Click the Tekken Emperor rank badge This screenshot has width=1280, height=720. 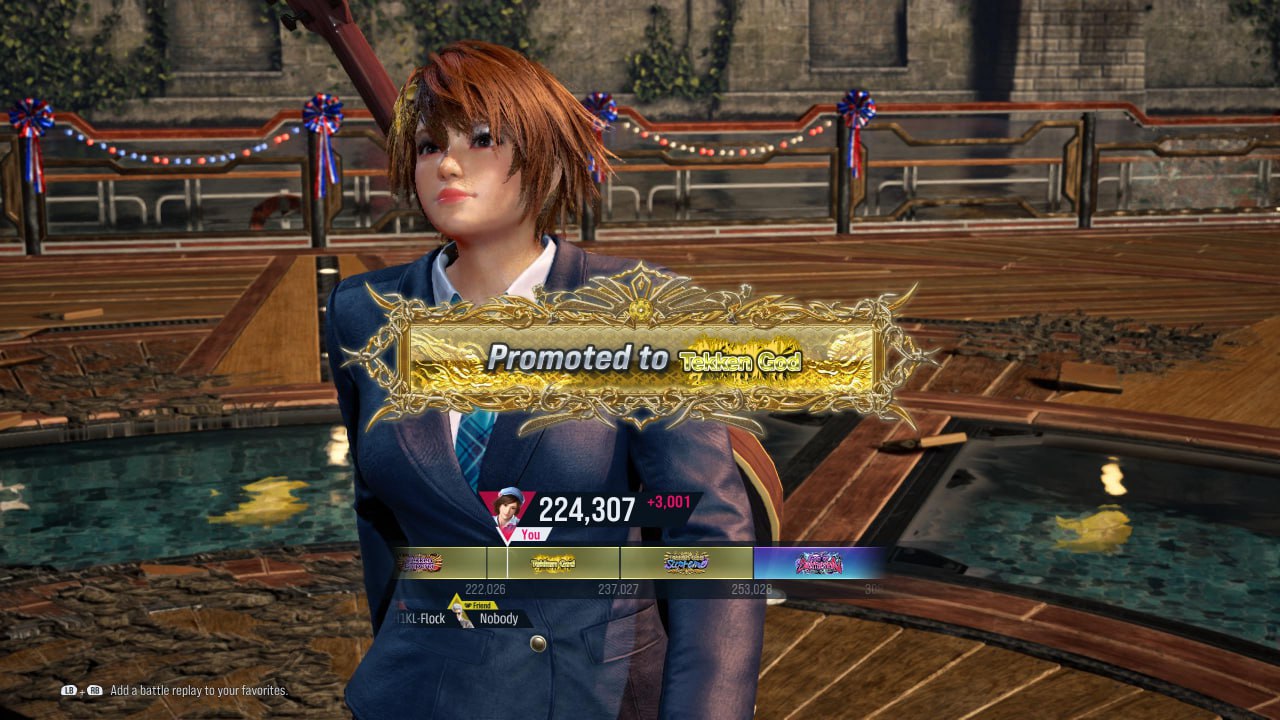tap(421, 563)
